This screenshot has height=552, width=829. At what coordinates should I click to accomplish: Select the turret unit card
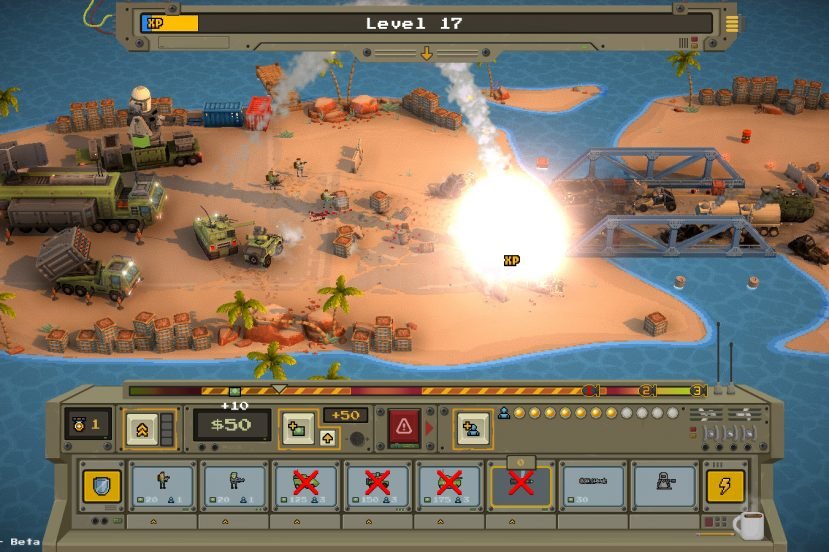tap(664, 485)
